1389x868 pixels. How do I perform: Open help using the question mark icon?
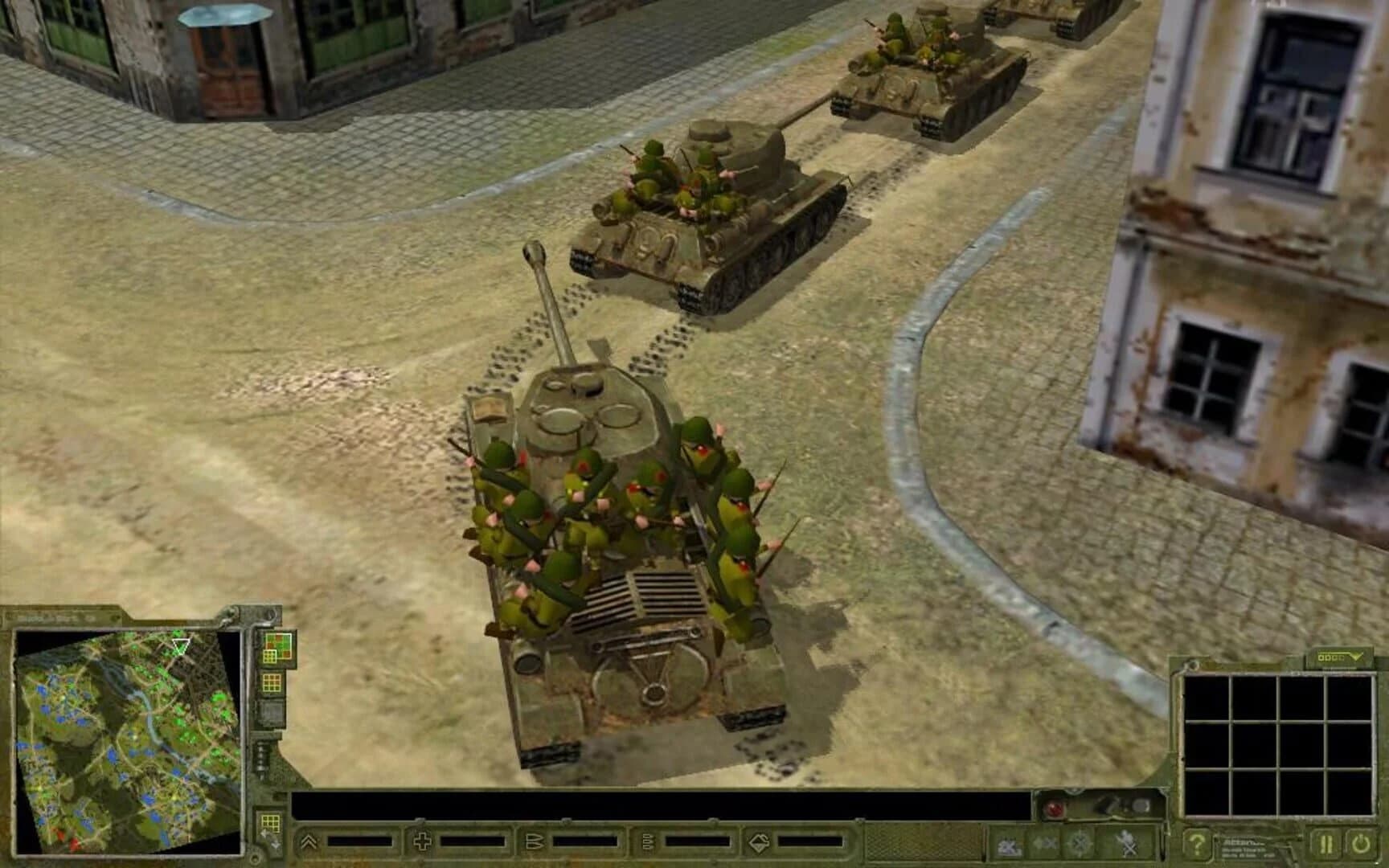1199,844
